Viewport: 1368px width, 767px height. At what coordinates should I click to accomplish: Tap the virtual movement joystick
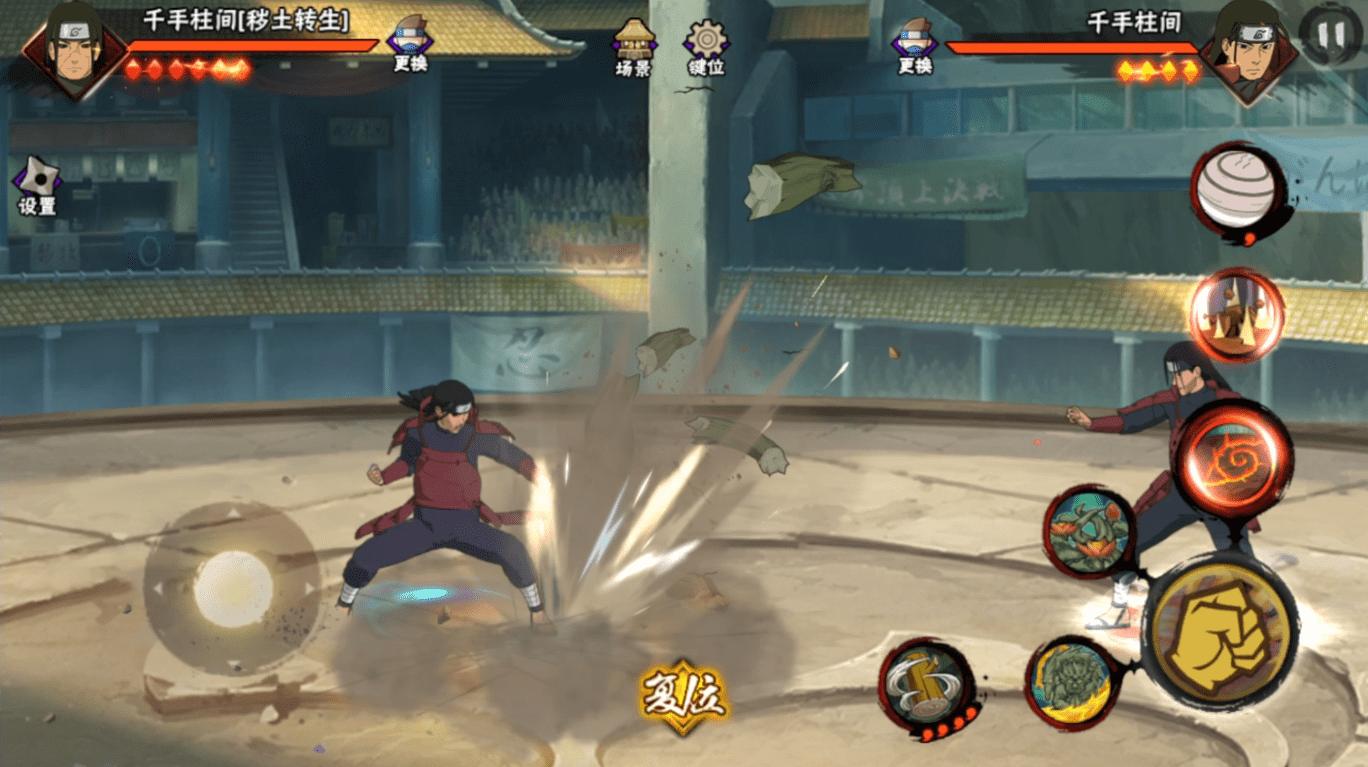pyautogui.click(x=232, y=587)
